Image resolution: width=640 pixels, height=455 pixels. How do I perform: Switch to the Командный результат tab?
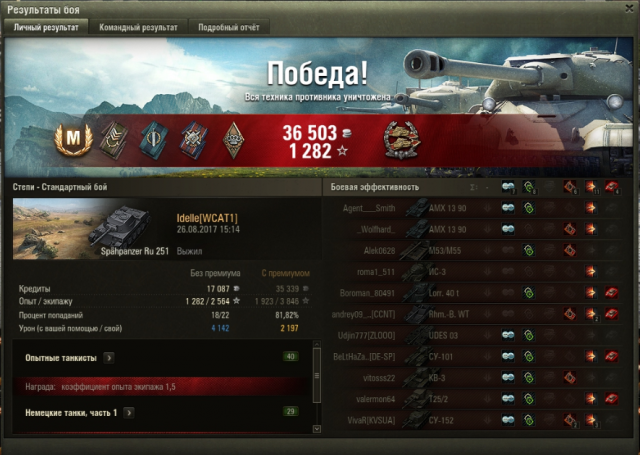tap(138, 27)
